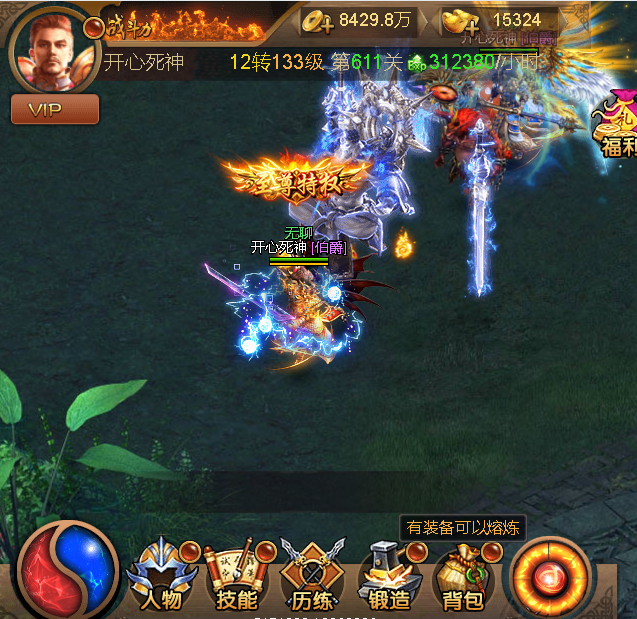The height and width of the screenshot is (619, 637).
Task: Click the 有装备可以熔炼 smelting notice
Action: (462, 528)
